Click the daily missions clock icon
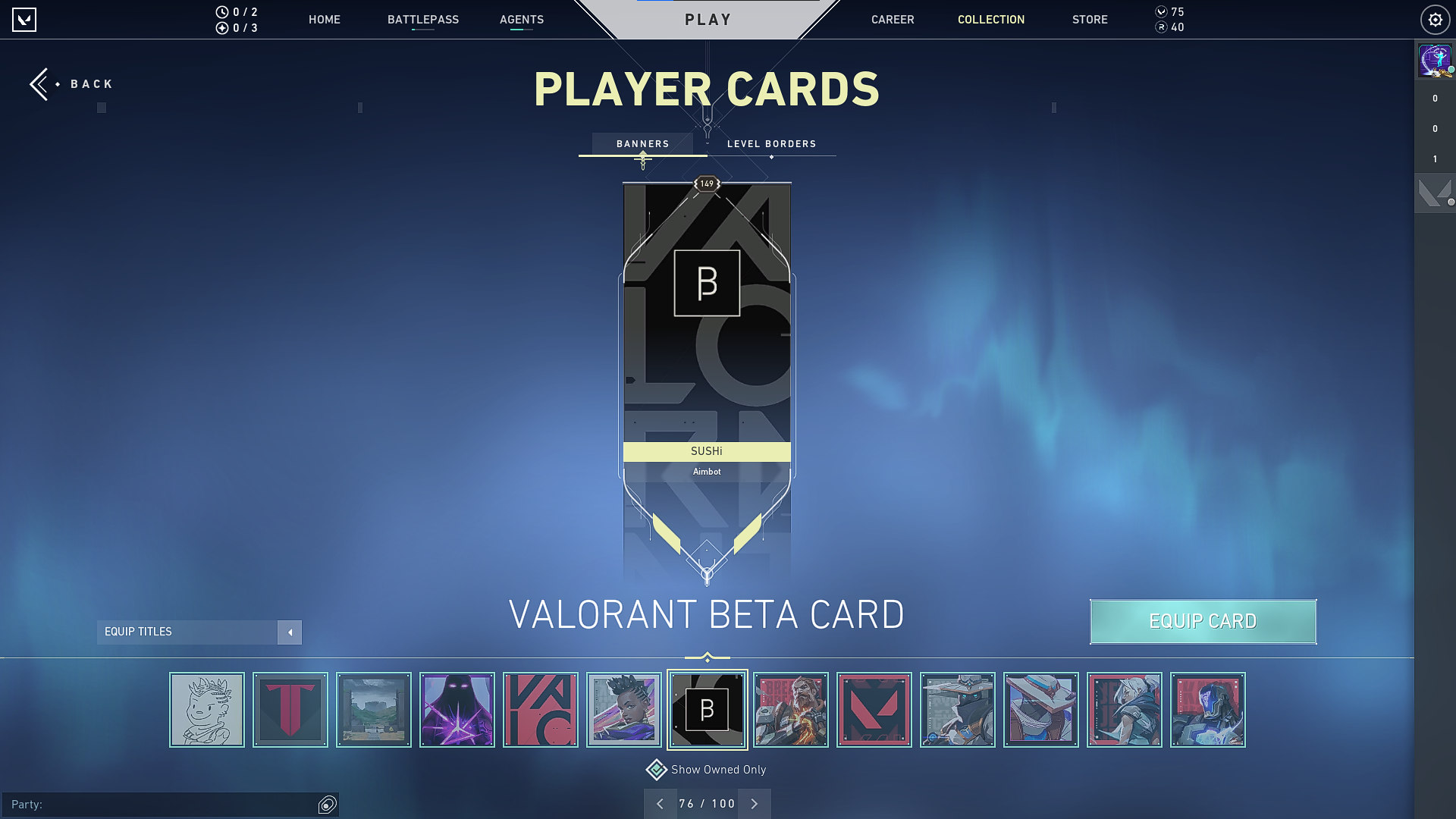The width and height of the screenshot is (1456, 819). point(221,12)
